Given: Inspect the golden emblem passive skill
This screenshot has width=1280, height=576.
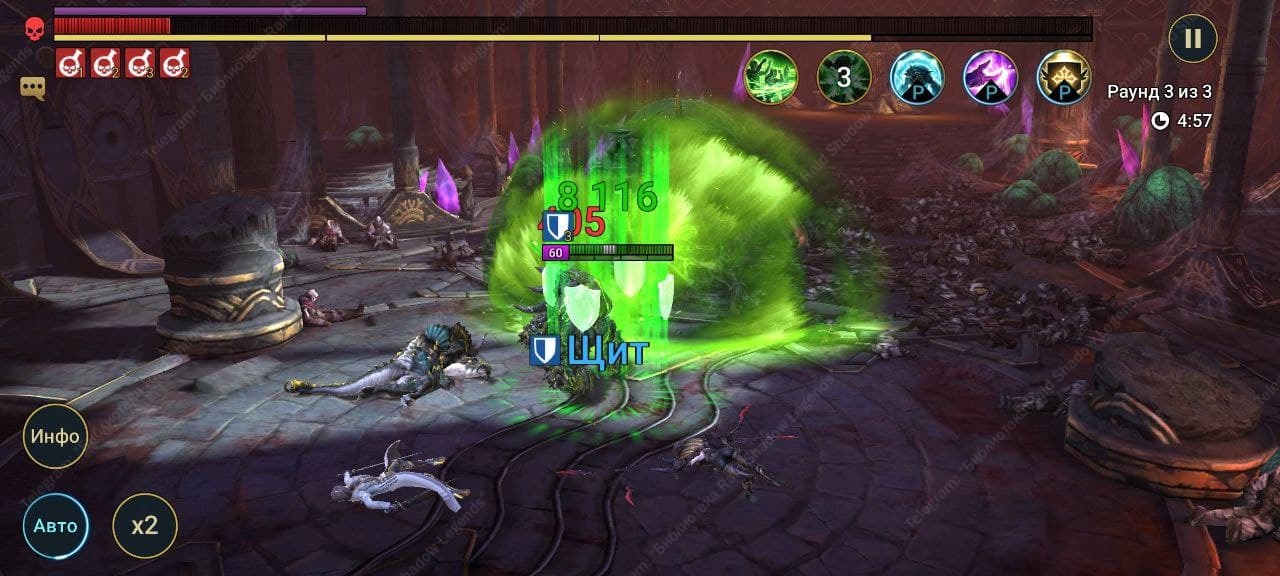Looking at the screenshot, I should click(1064, 77).
